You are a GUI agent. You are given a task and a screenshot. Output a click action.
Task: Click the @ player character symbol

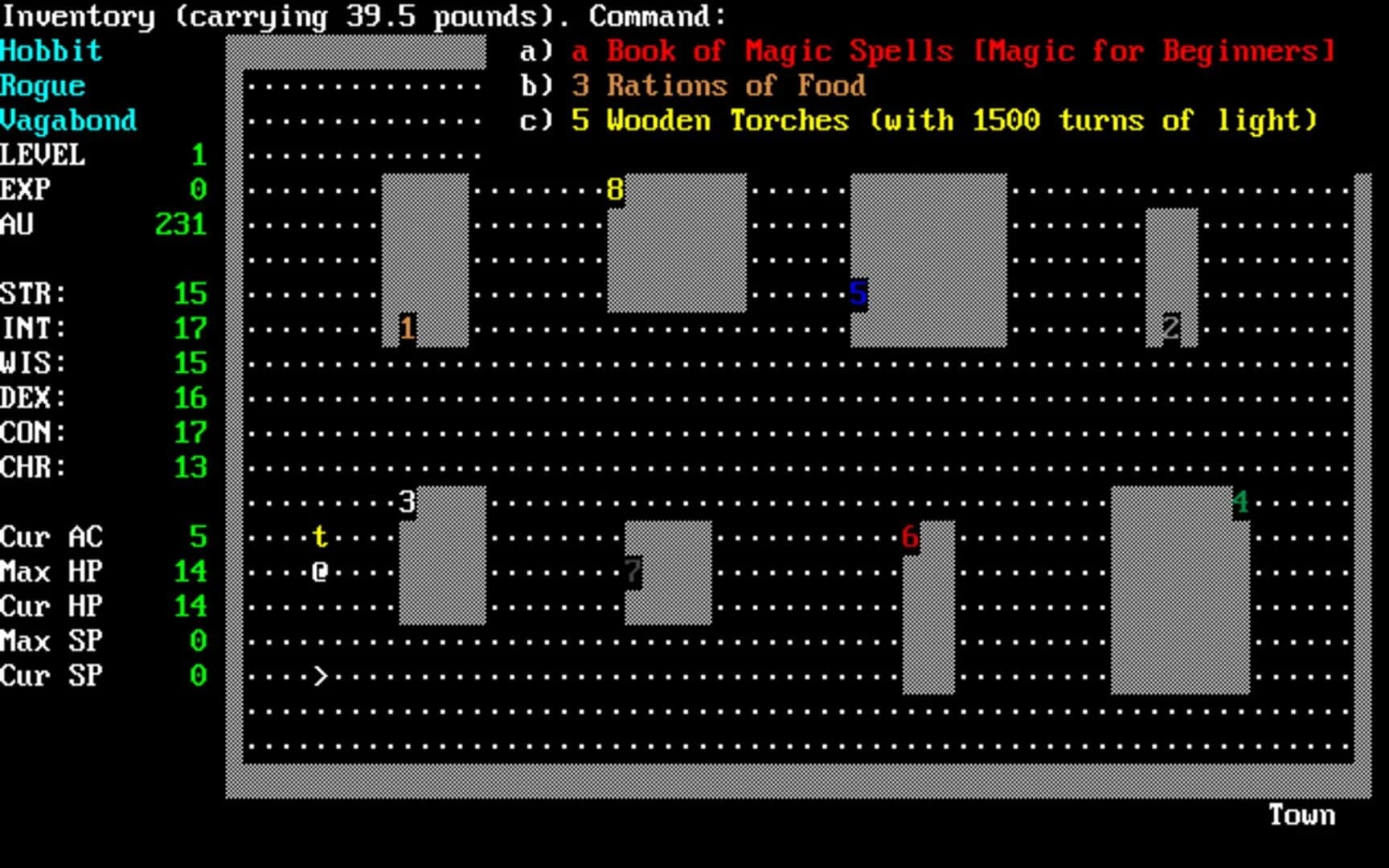[x=319, y=571]
